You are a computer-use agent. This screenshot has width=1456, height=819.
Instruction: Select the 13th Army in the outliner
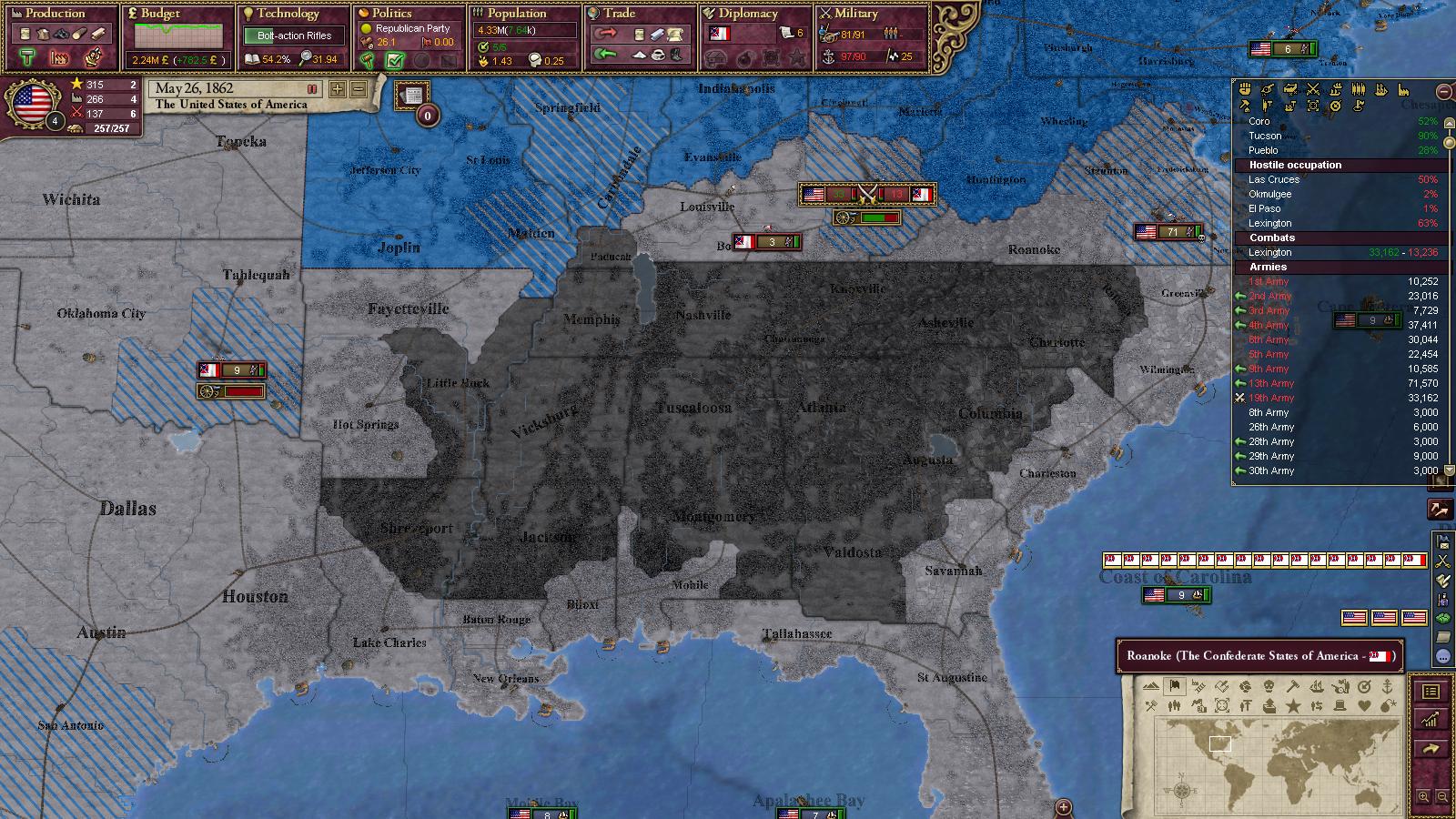click(x=1270, y=383)
